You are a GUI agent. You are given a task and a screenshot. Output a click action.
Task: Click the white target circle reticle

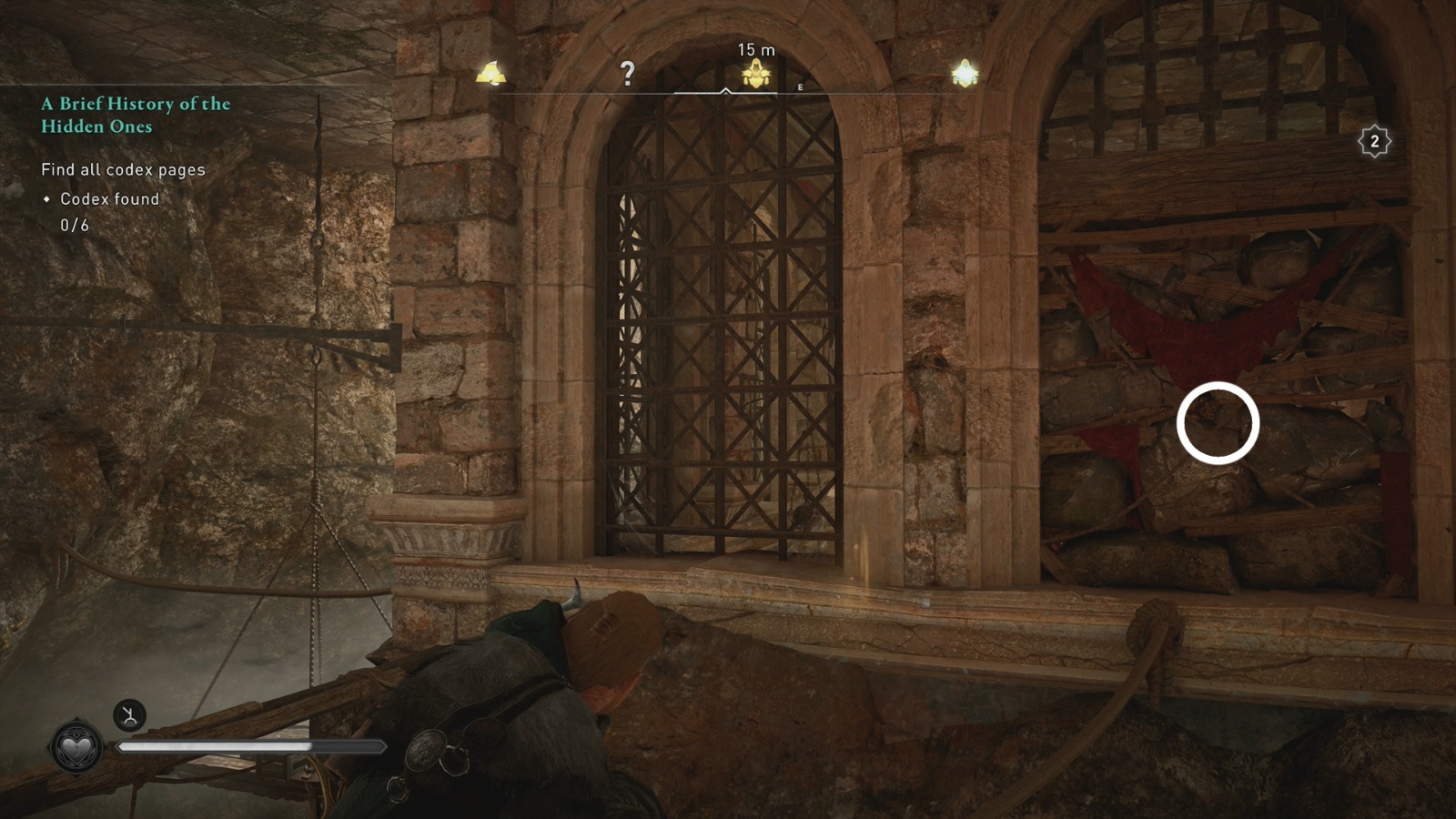point(1218,423)
